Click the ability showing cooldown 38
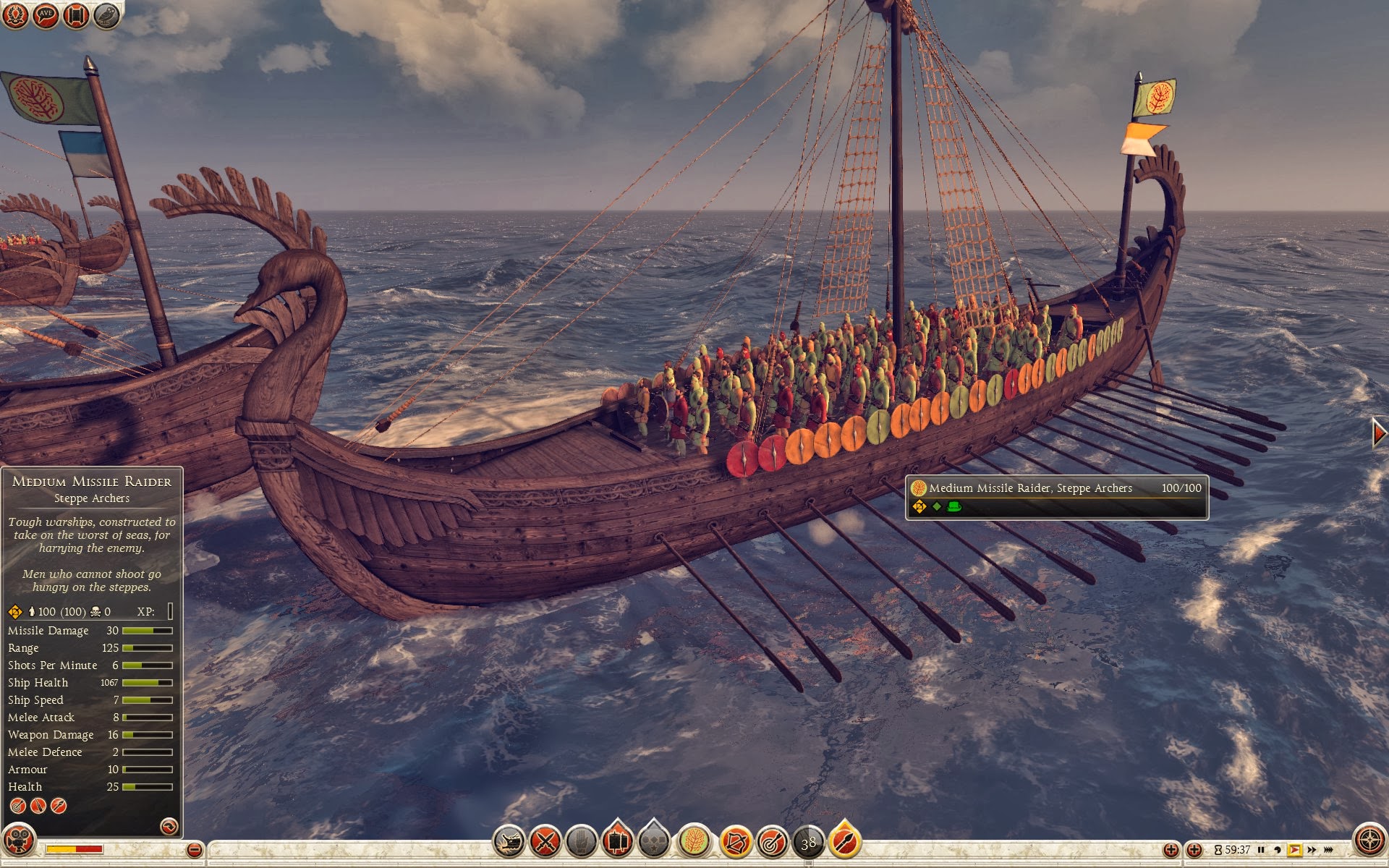Viewport: 1389px width, 868px height. point(809,842)
